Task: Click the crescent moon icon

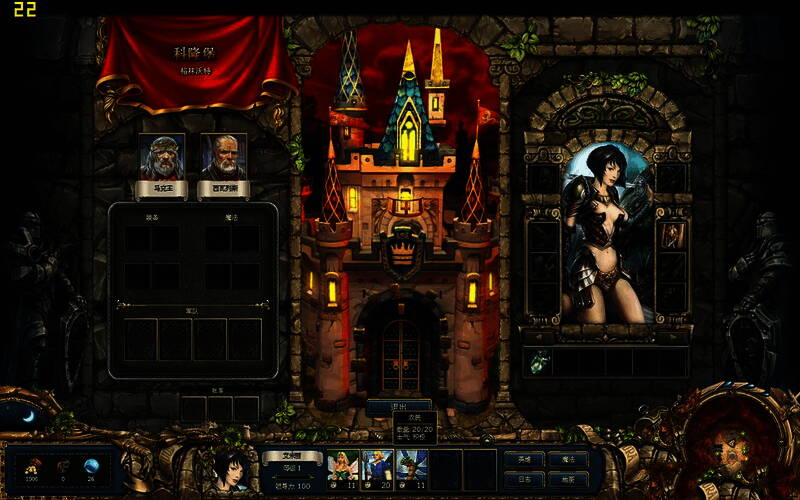Action: [x=28, y=416]
